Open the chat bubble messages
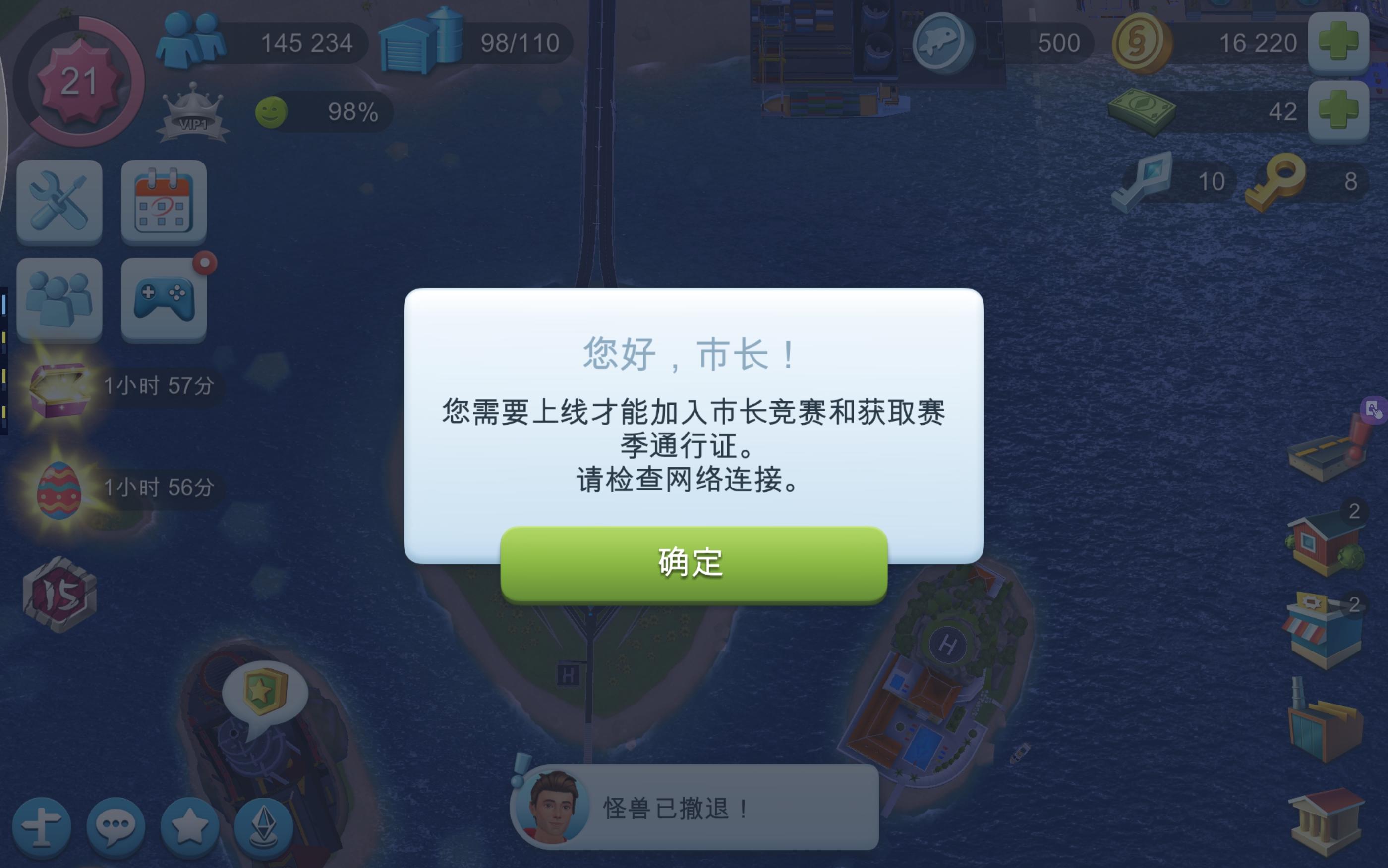 116,827
